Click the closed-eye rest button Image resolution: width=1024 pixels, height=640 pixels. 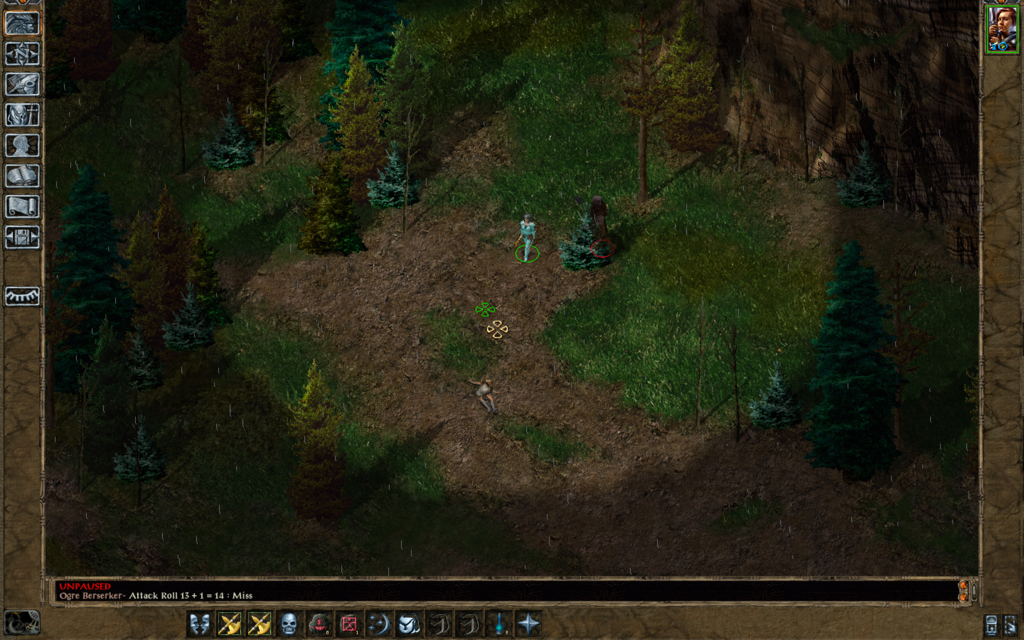point(22,296)
